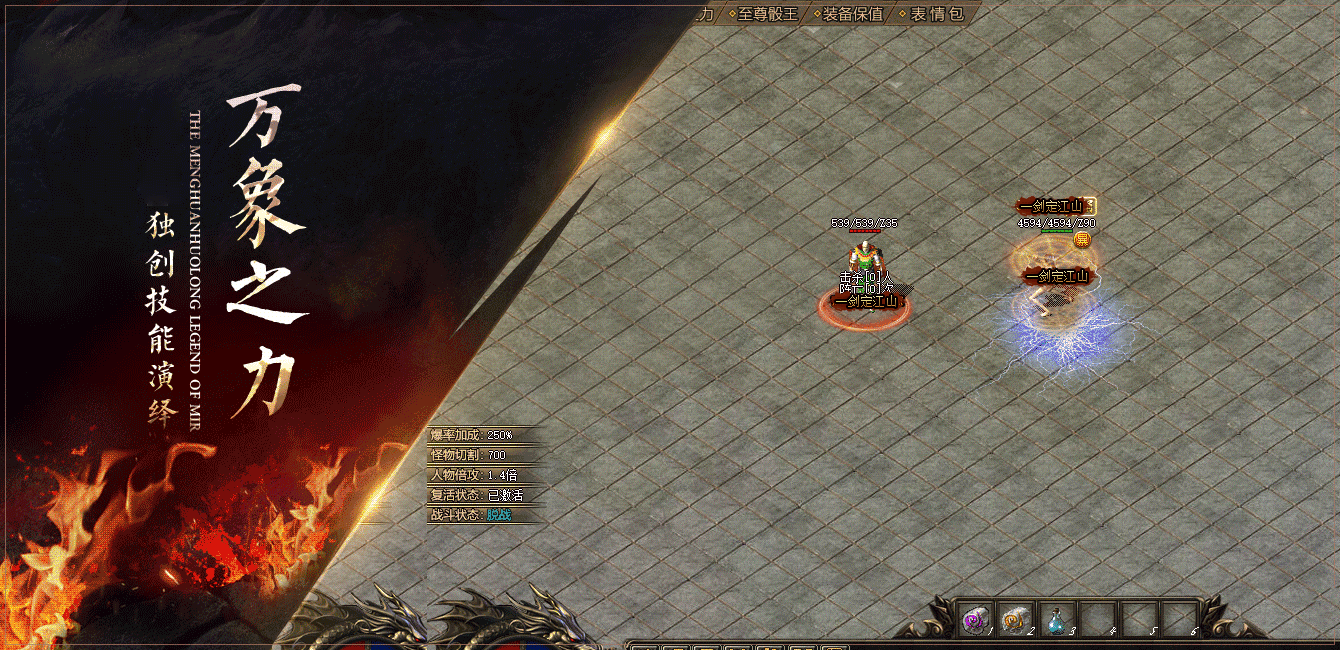Open the 装备保值 menu tab

852,14
